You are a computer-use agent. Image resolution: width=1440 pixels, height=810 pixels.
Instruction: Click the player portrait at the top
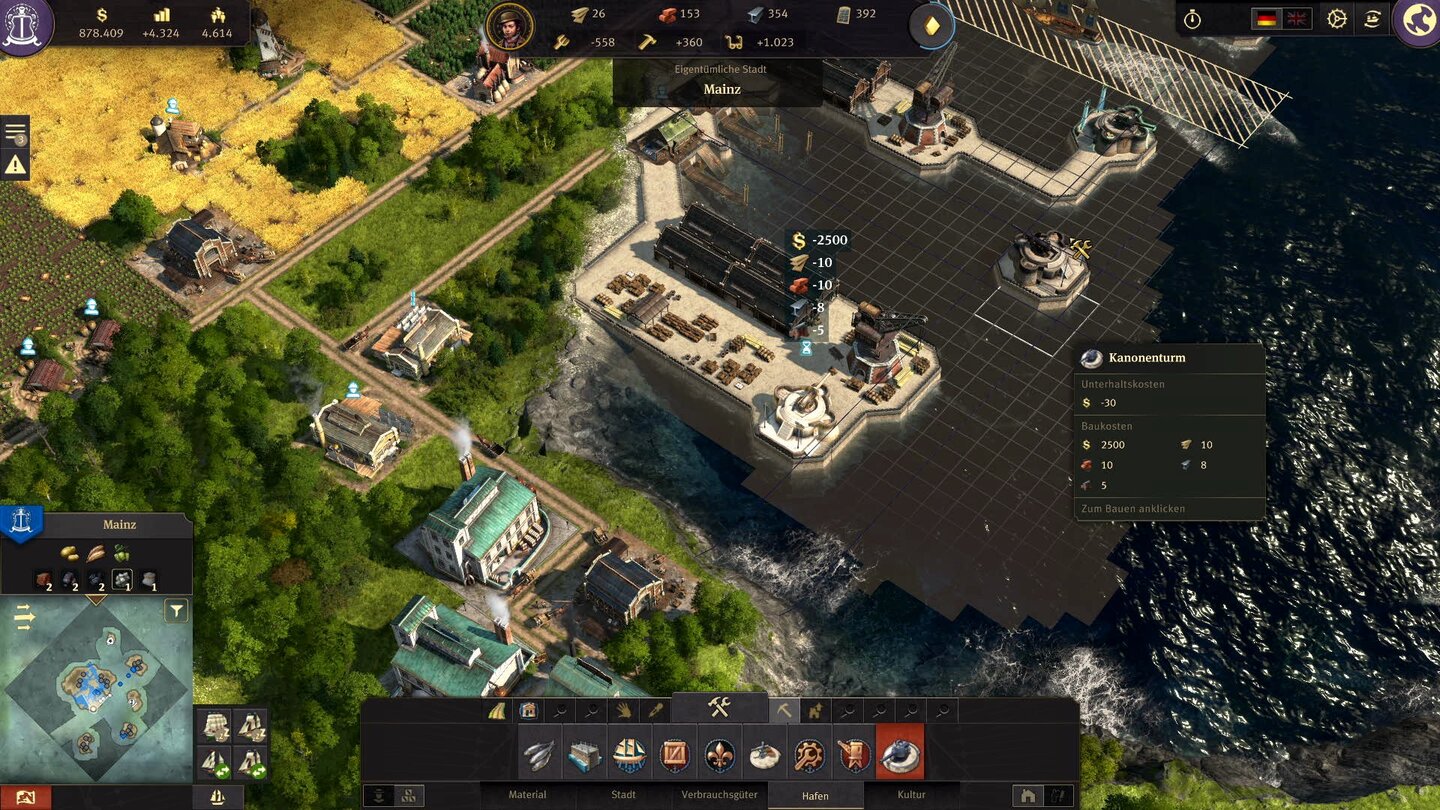tap(507, 27)
